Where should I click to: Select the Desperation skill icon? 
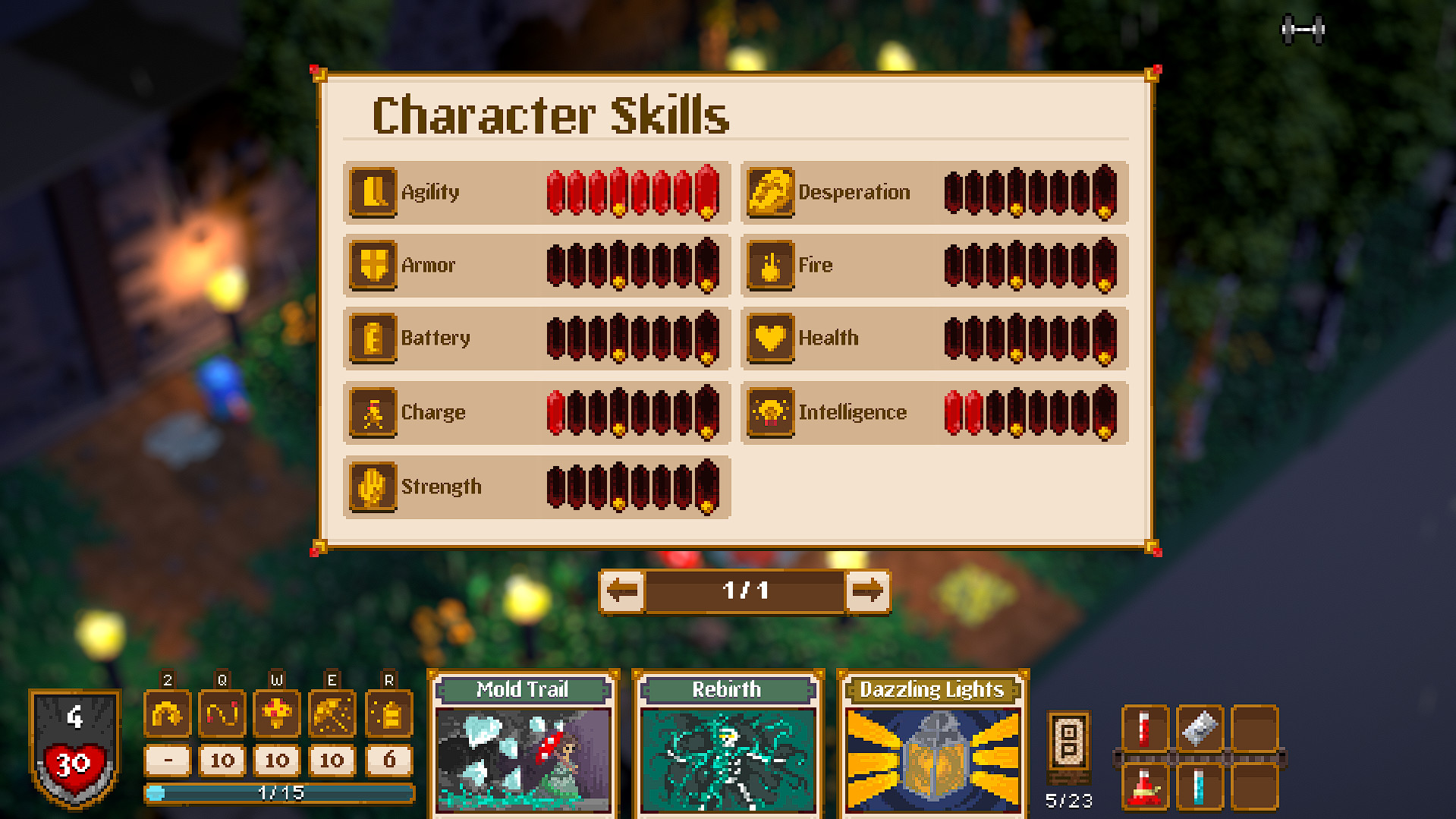[x=770, y=192]
